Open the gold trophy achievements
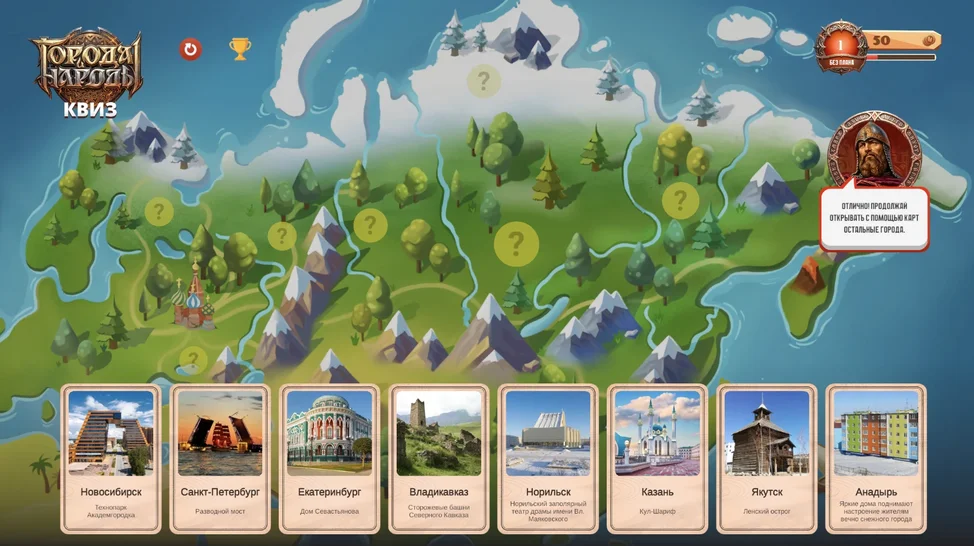This screenshot has width=974, height=546. point(240,48)
